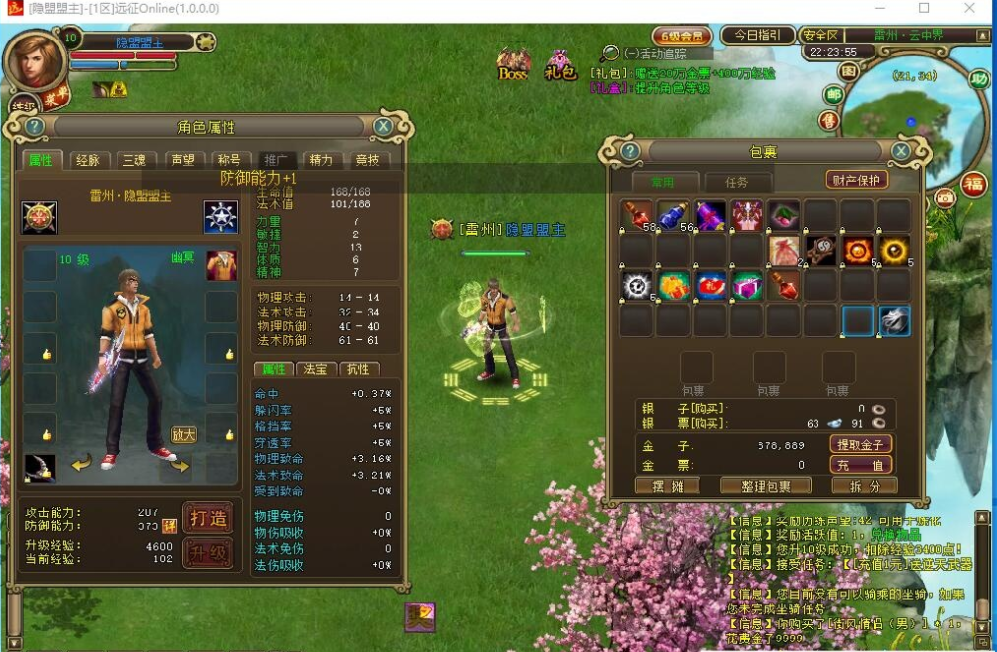Switch to the 经脉 tab
Image resolution: width=997 pixels, height=652 pixels.
coord(87,160)
